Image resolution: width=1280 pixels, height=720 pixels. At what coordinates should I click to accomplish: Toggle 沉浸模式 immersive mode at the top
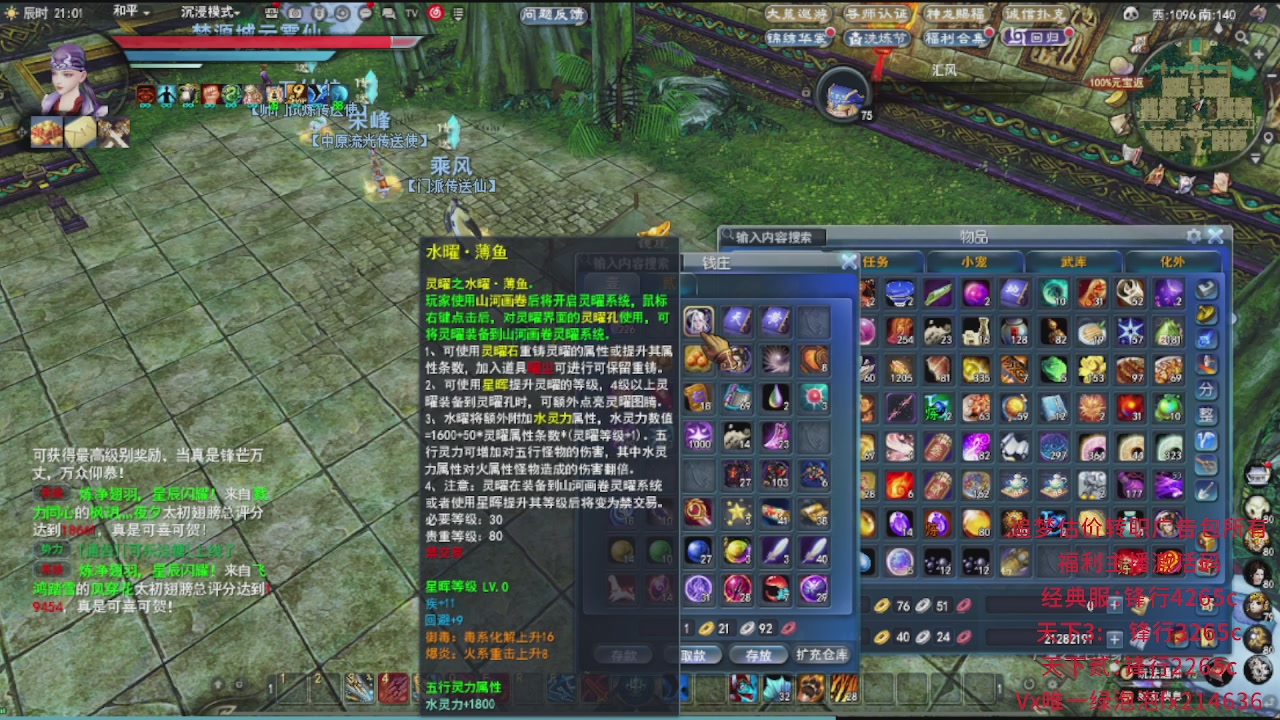coord(207,10)
